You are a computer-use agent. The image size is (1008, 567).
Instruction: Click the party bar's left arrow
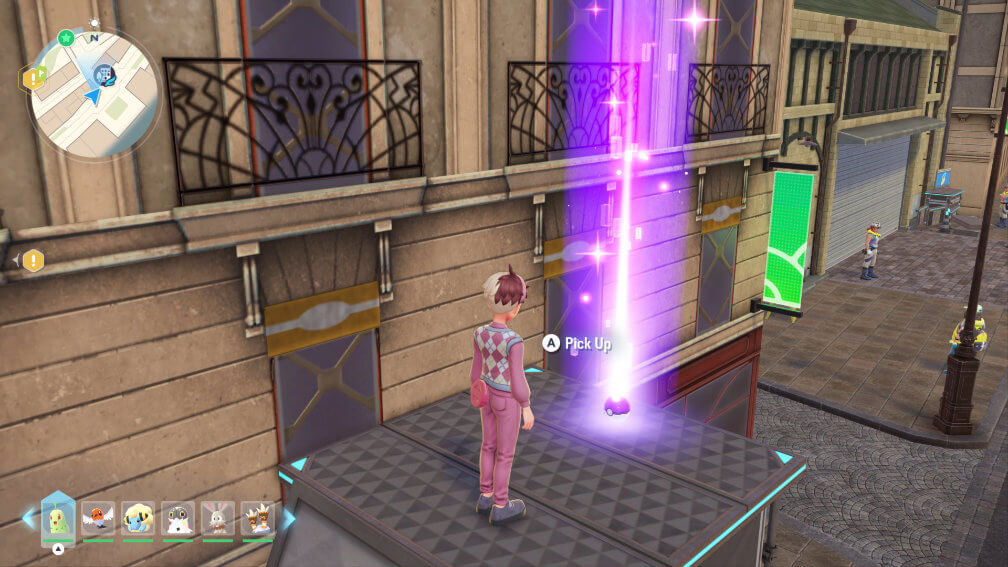pos(28,518)
